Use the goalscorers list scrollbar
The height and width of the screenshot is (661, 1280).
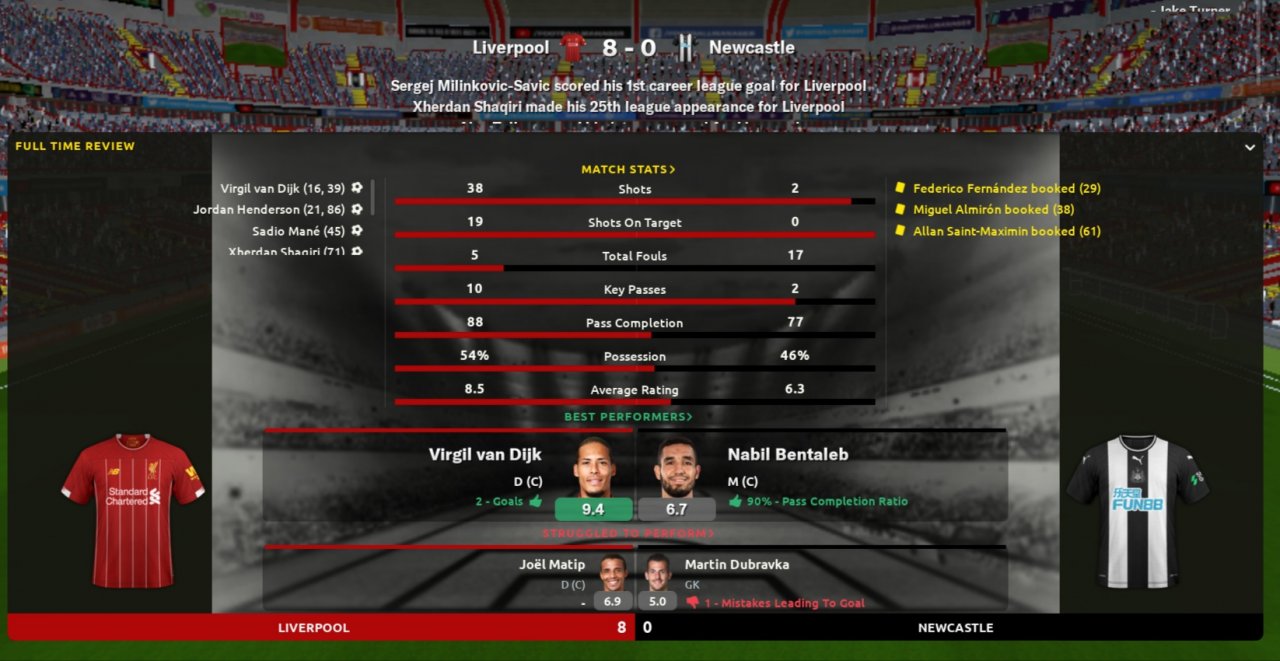pos(373,197)
